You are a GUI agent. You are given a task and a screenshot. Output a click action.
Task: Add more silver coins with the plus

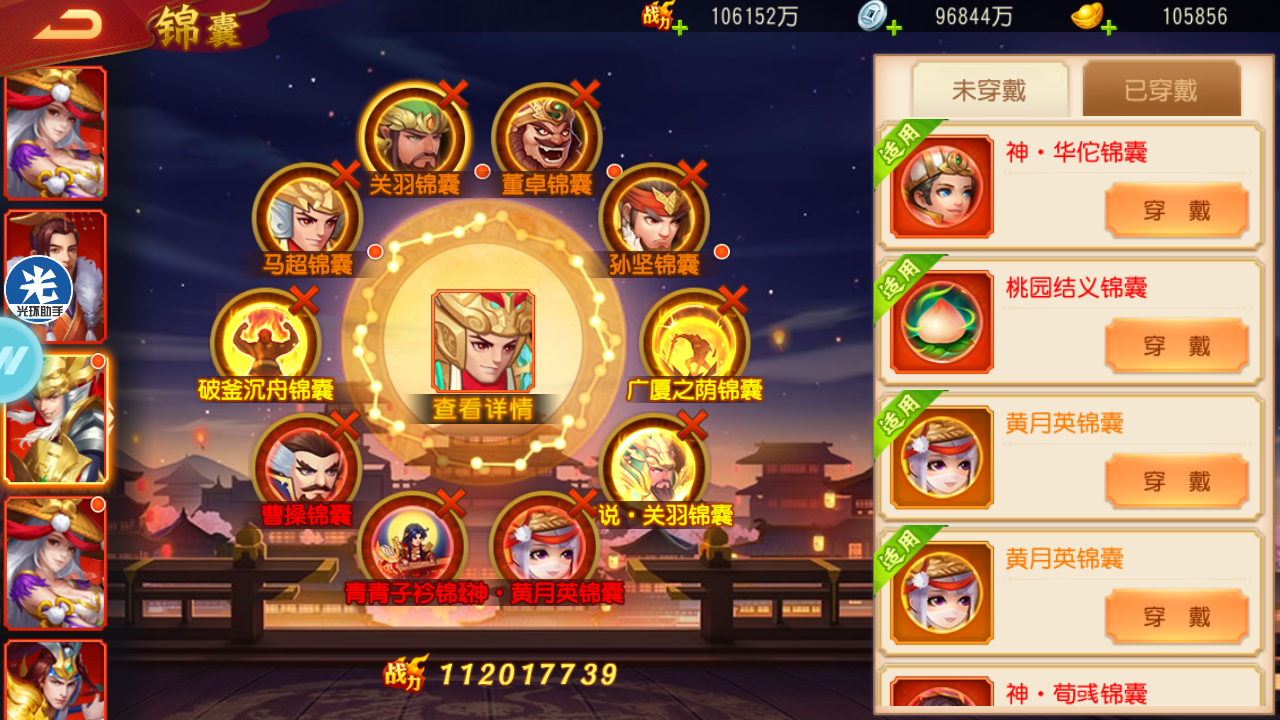894,27
